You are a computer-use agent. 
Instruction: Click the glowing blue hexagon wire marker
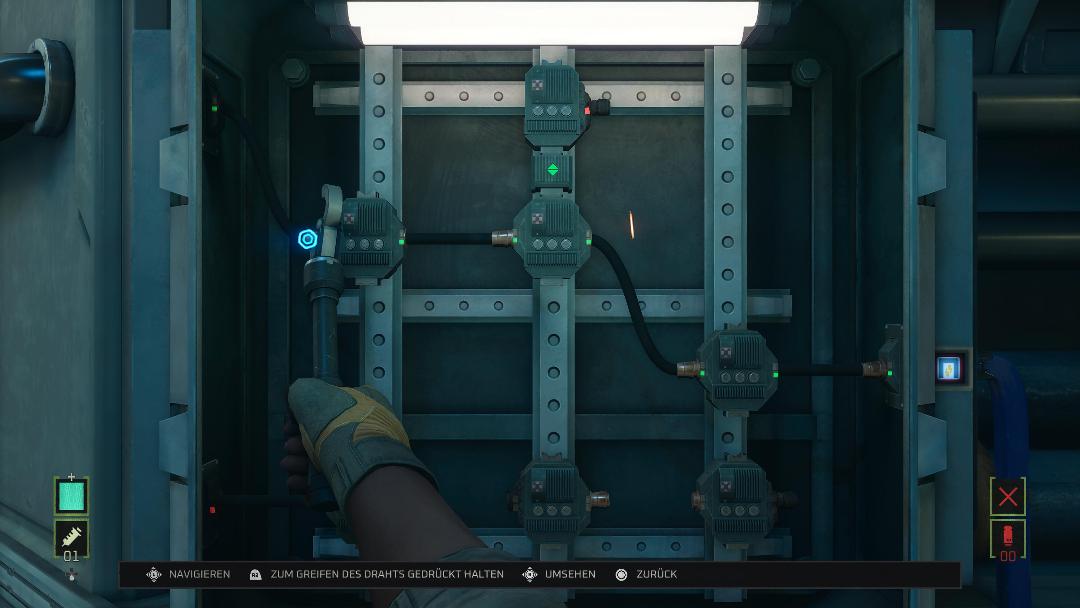tap(308, 239)
